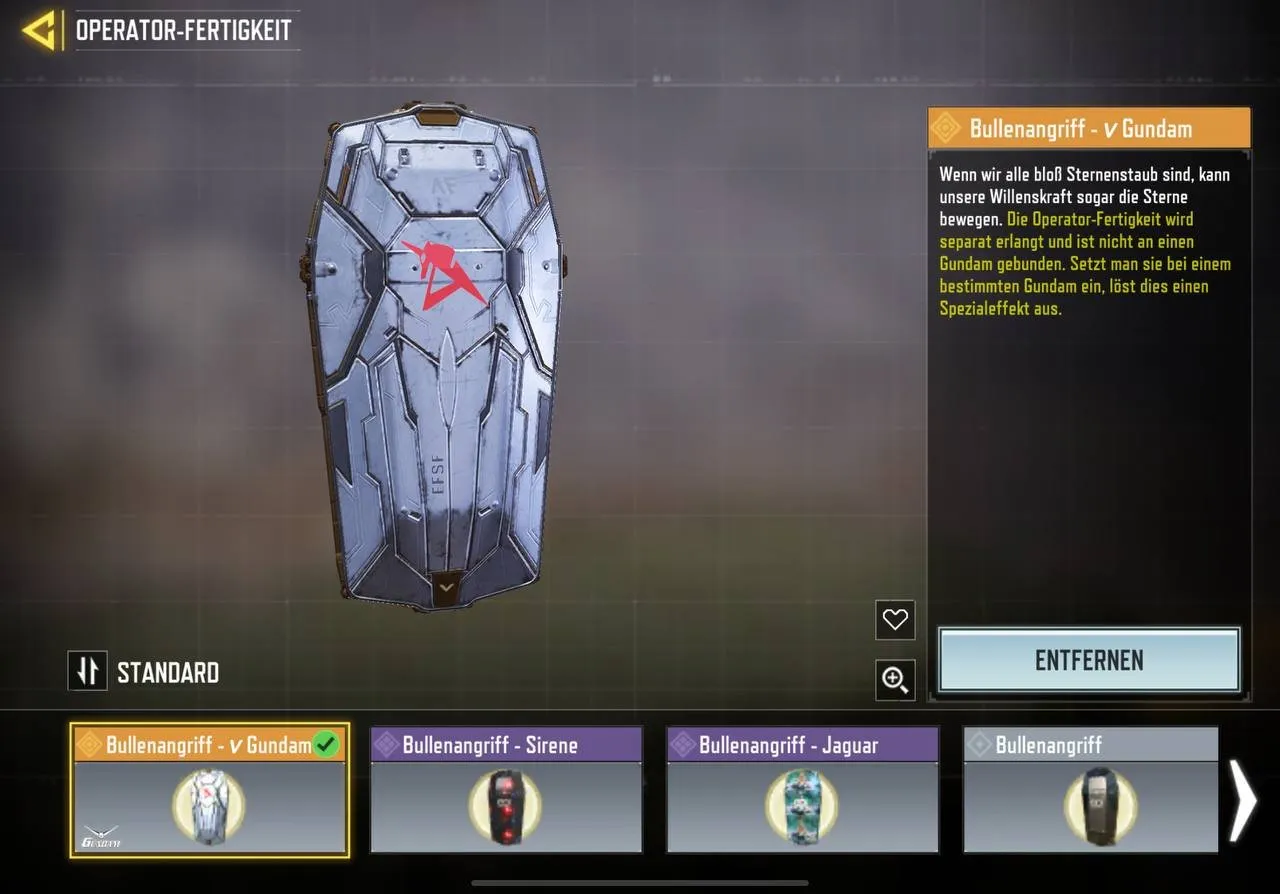This screenshot has width=1280, height=894.
Task: Click the Bullenangriff - Sirene title bar
Action: coord(505,744)
